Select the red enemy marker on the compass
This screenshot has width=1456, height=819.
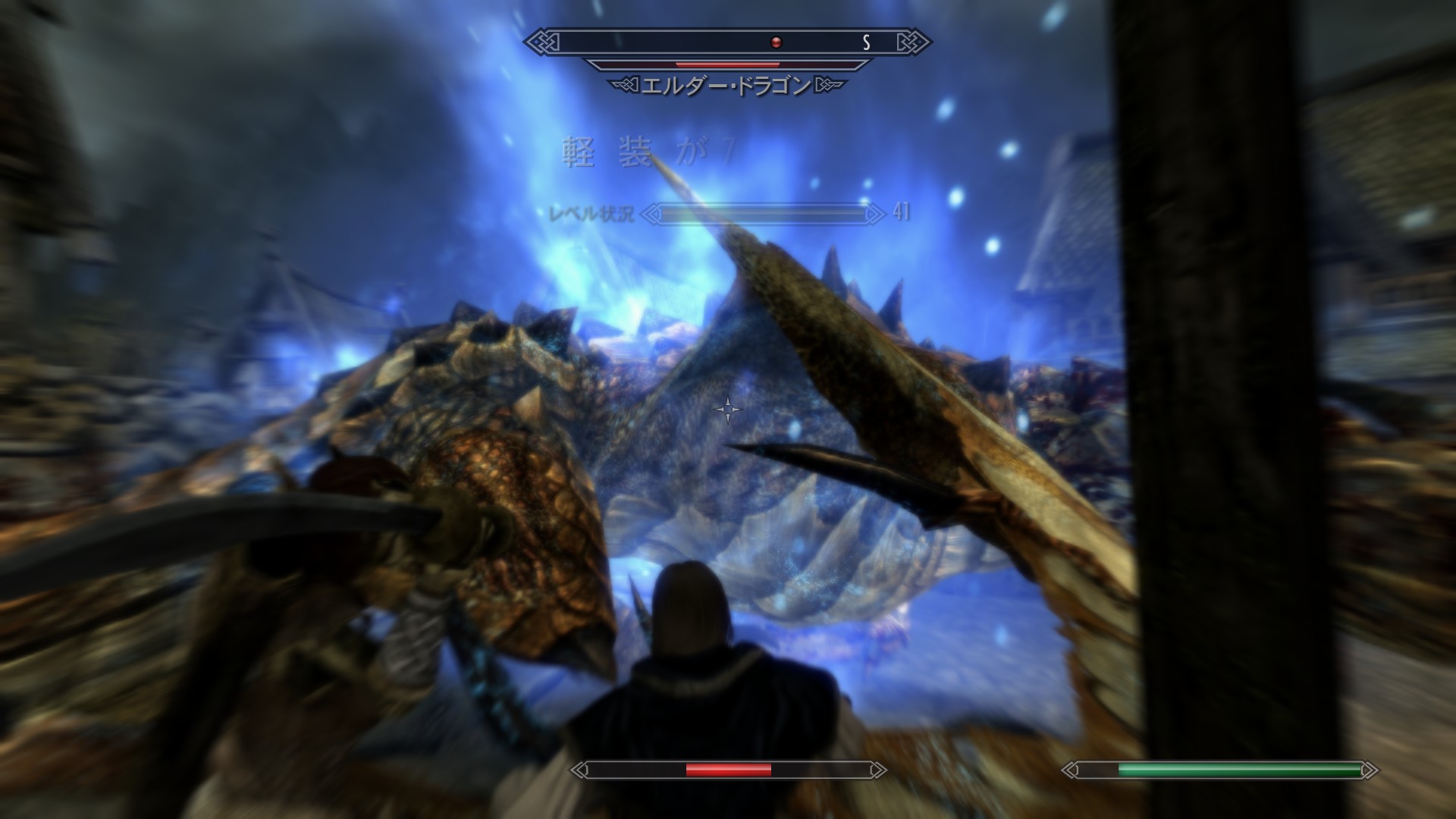776,42
